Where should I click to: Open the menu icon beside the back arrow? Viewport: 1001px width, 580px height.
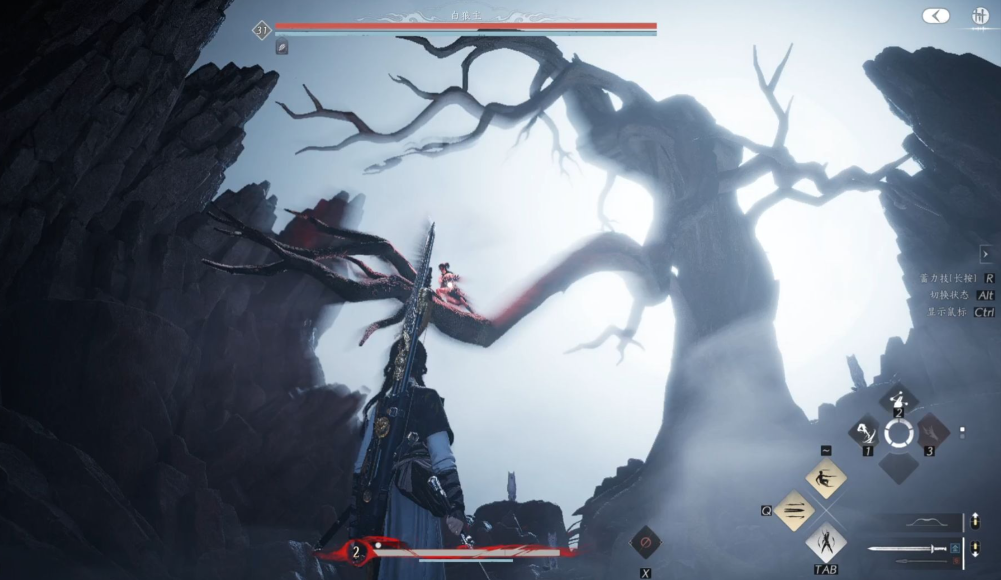(x=981, y=16)
